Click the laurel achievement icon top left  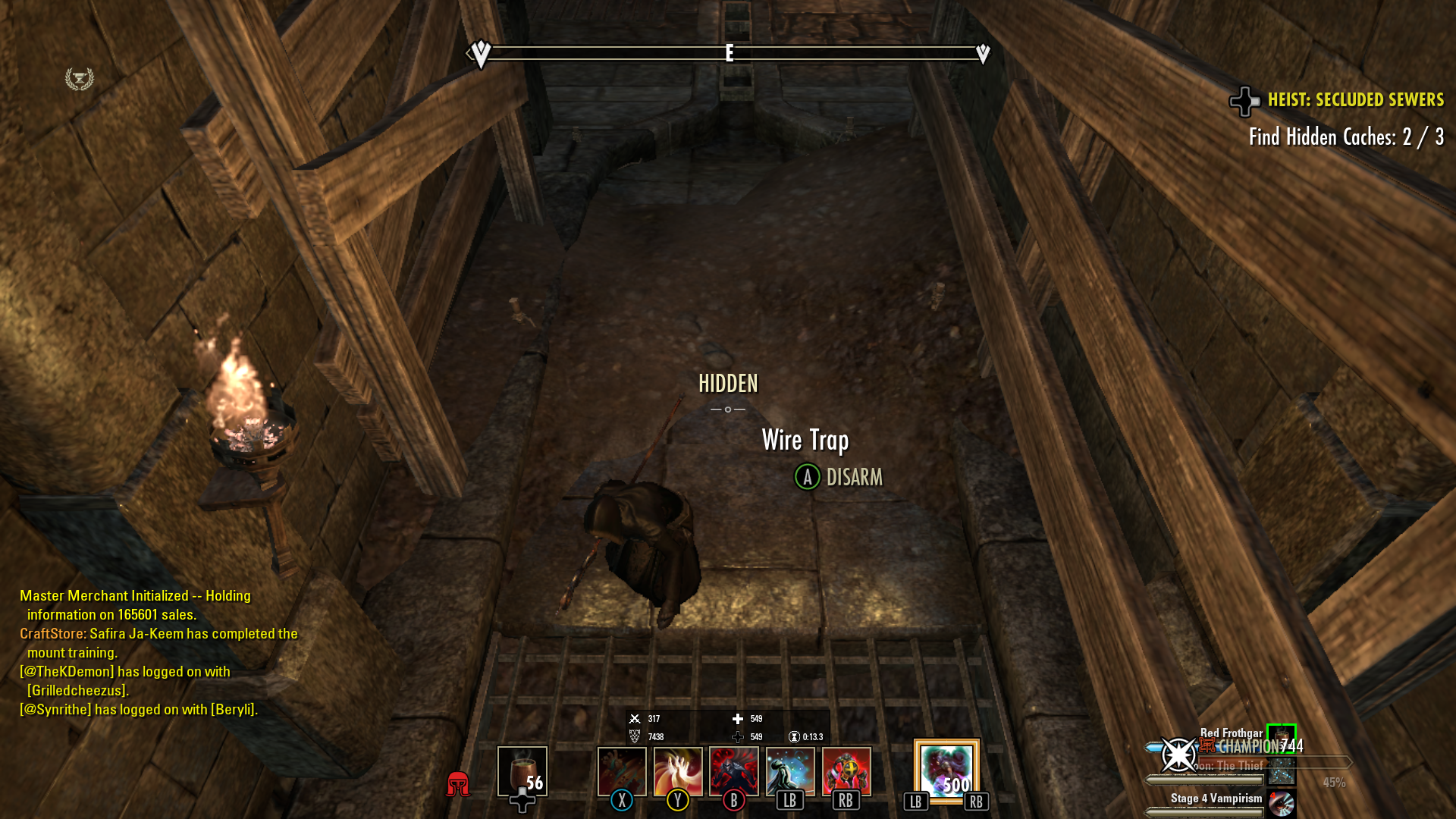pyautogui.click(x=79, y=78)
